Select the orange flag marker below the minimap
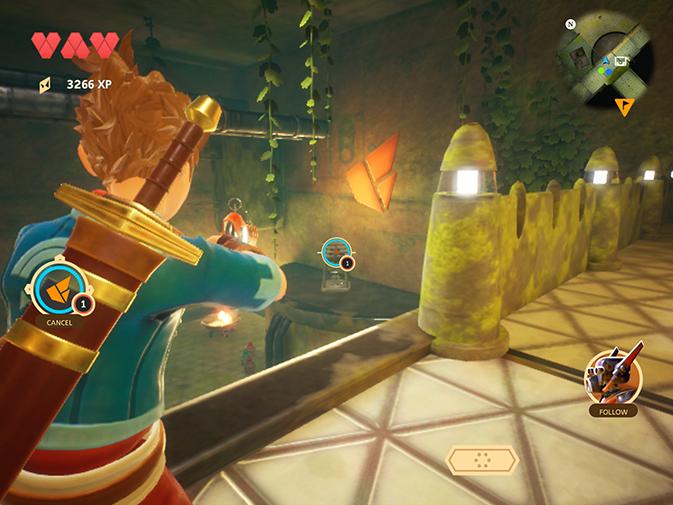 [625, 104]
